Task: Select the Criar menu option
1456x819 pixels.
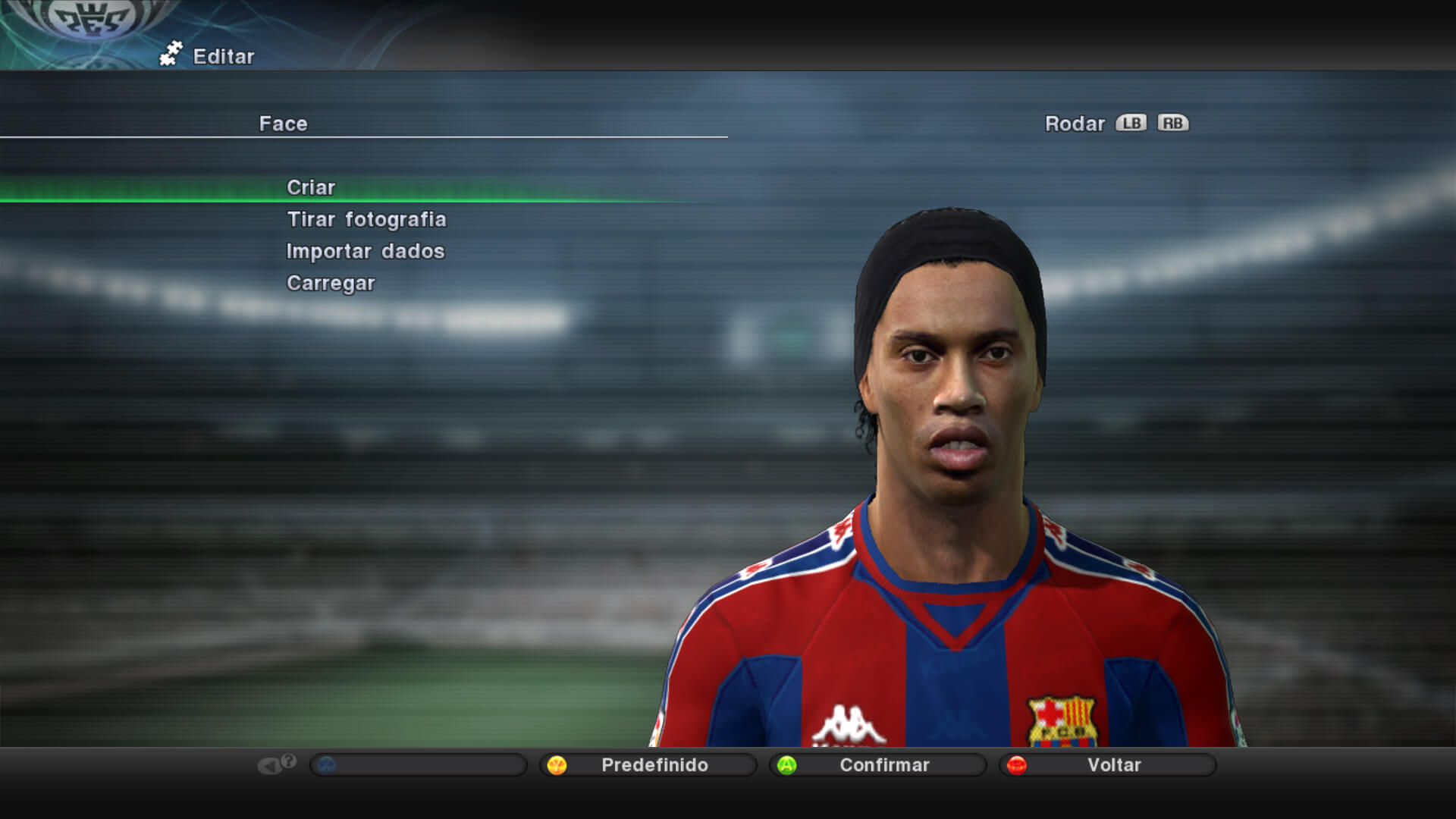Action: (x=311, y=187)
